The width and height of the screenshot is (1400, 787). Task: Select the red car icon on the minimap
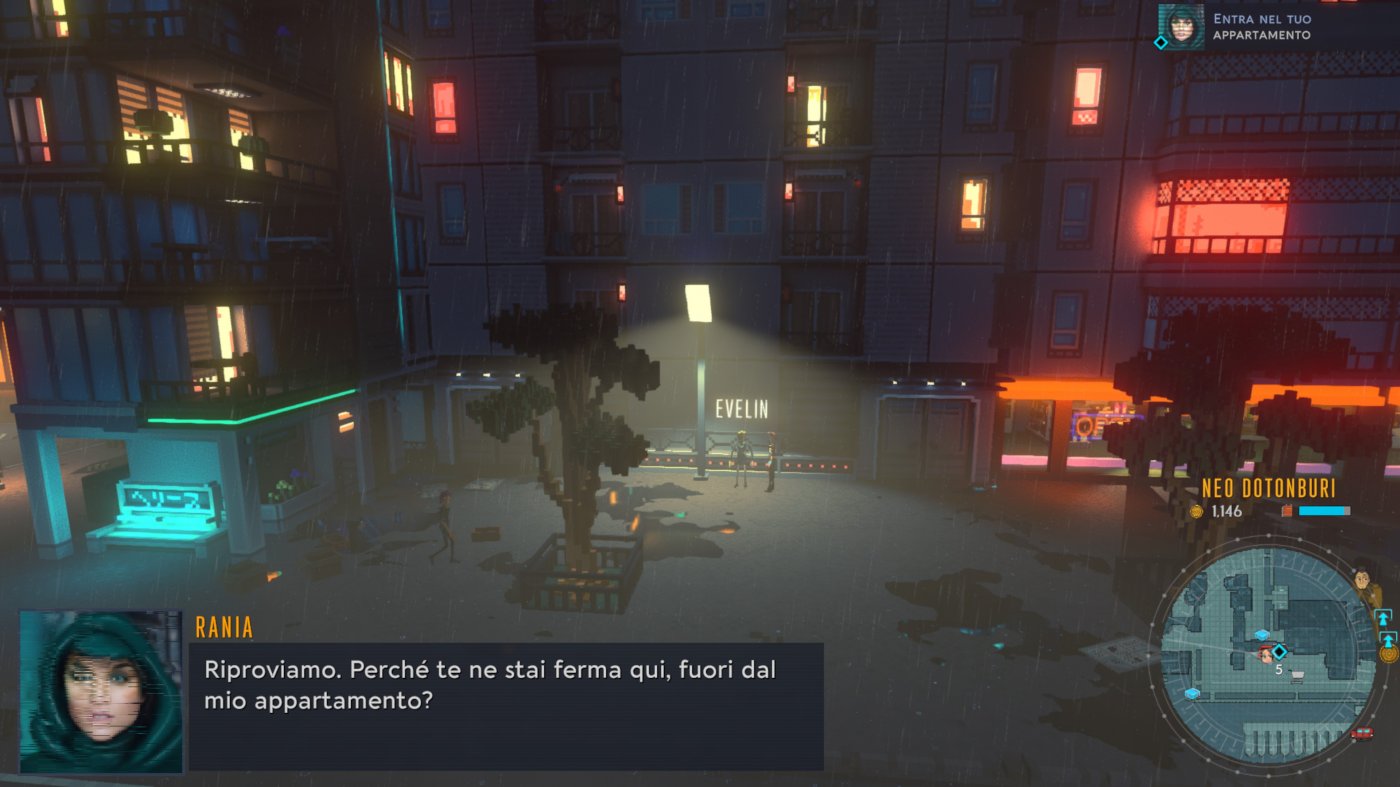click(1361, 733)
